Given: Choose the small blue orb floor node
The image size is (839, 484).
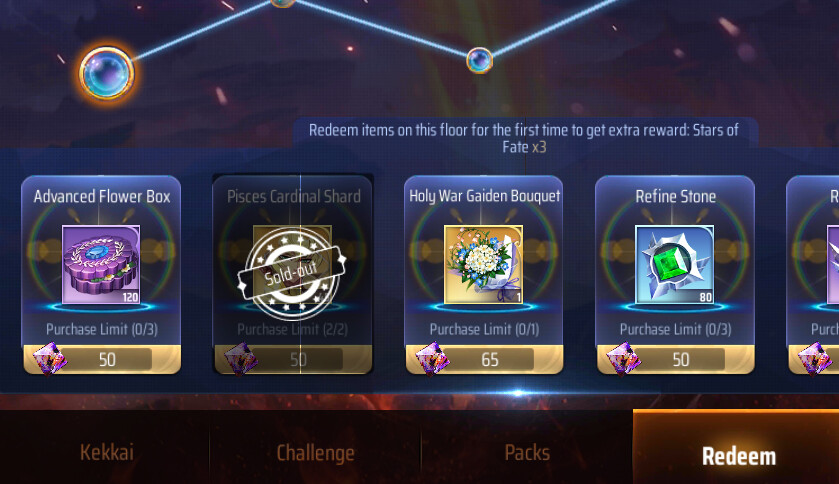Looking at the screenshot, I should [479, 61].
